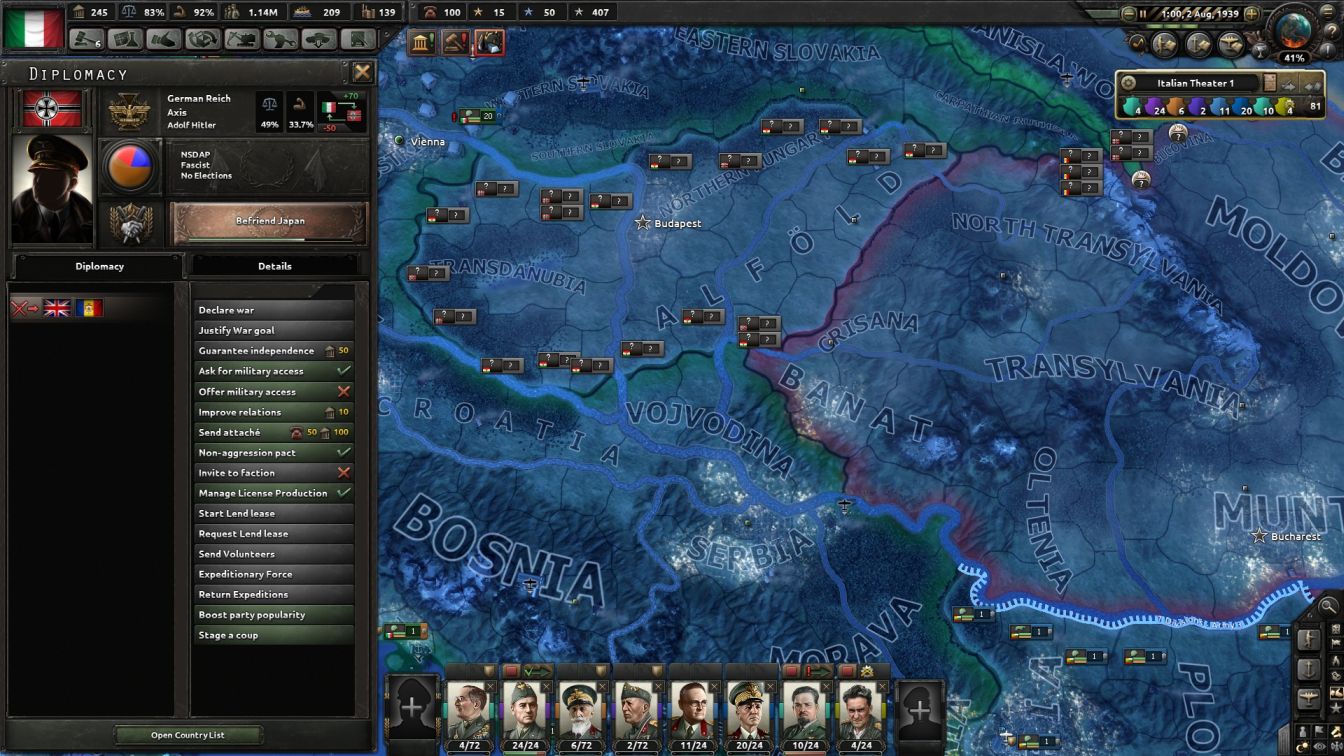Open the Recruit and Deploy tank icon
The height and width of the screenshot is (756, 1344).
coord(320,43)
